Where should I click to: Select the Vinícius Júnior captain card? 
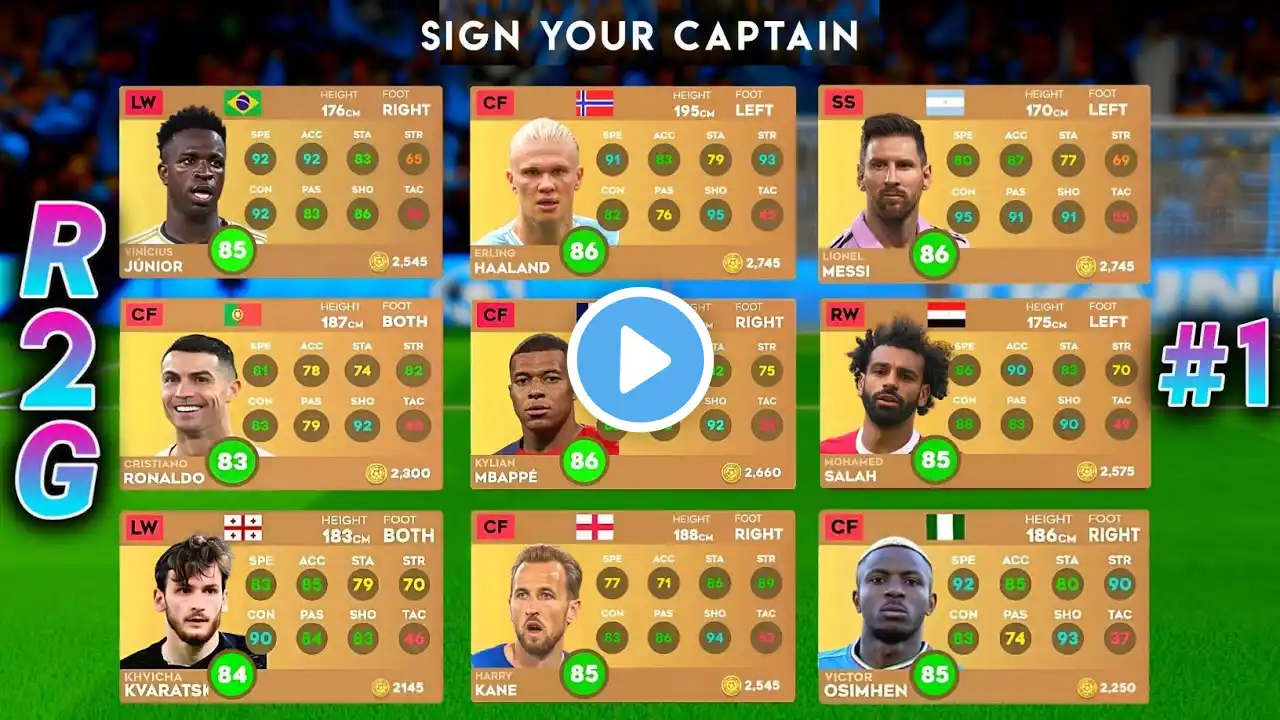click(x=280, y=182)
